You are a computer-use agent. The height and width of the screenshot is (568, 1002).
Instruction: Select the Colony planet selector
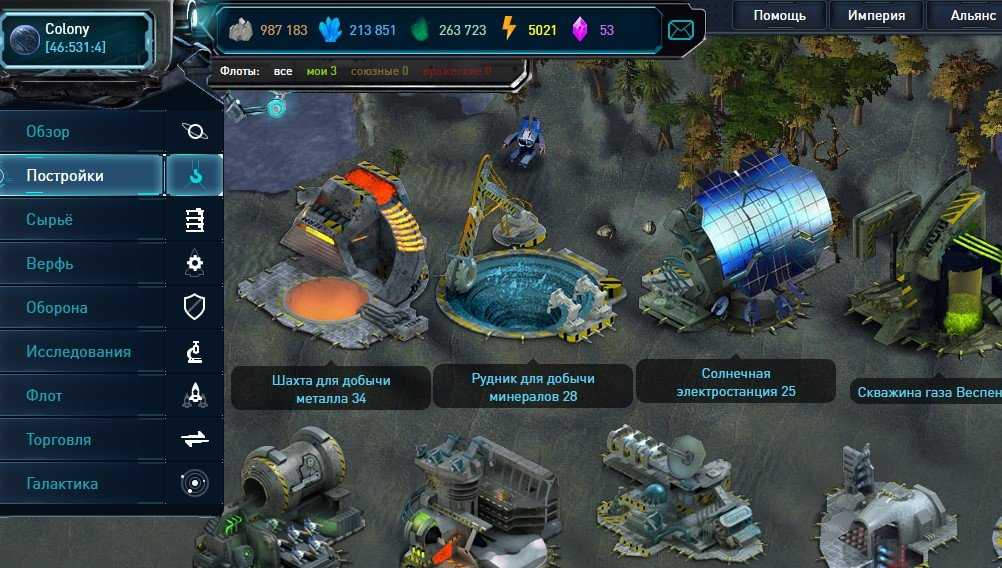coord(77,39)
